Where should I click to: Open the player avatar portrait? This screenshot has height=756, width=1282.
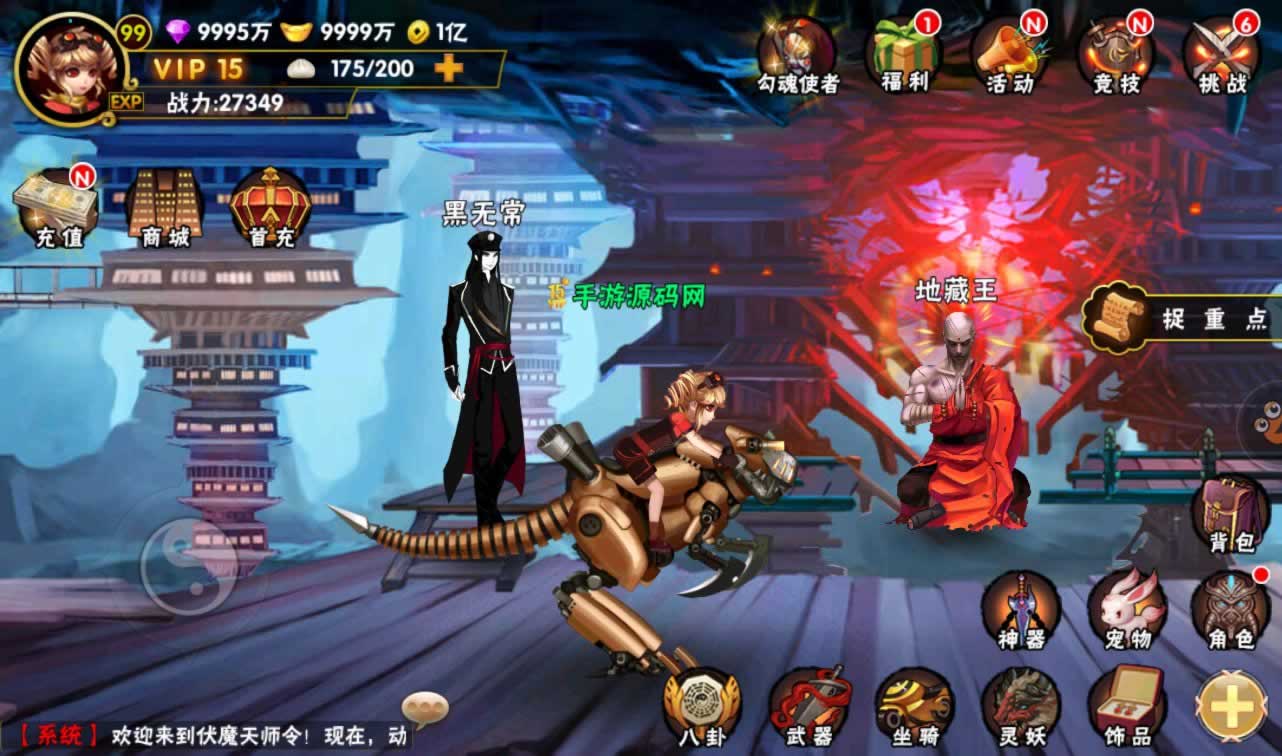point(70,67)
